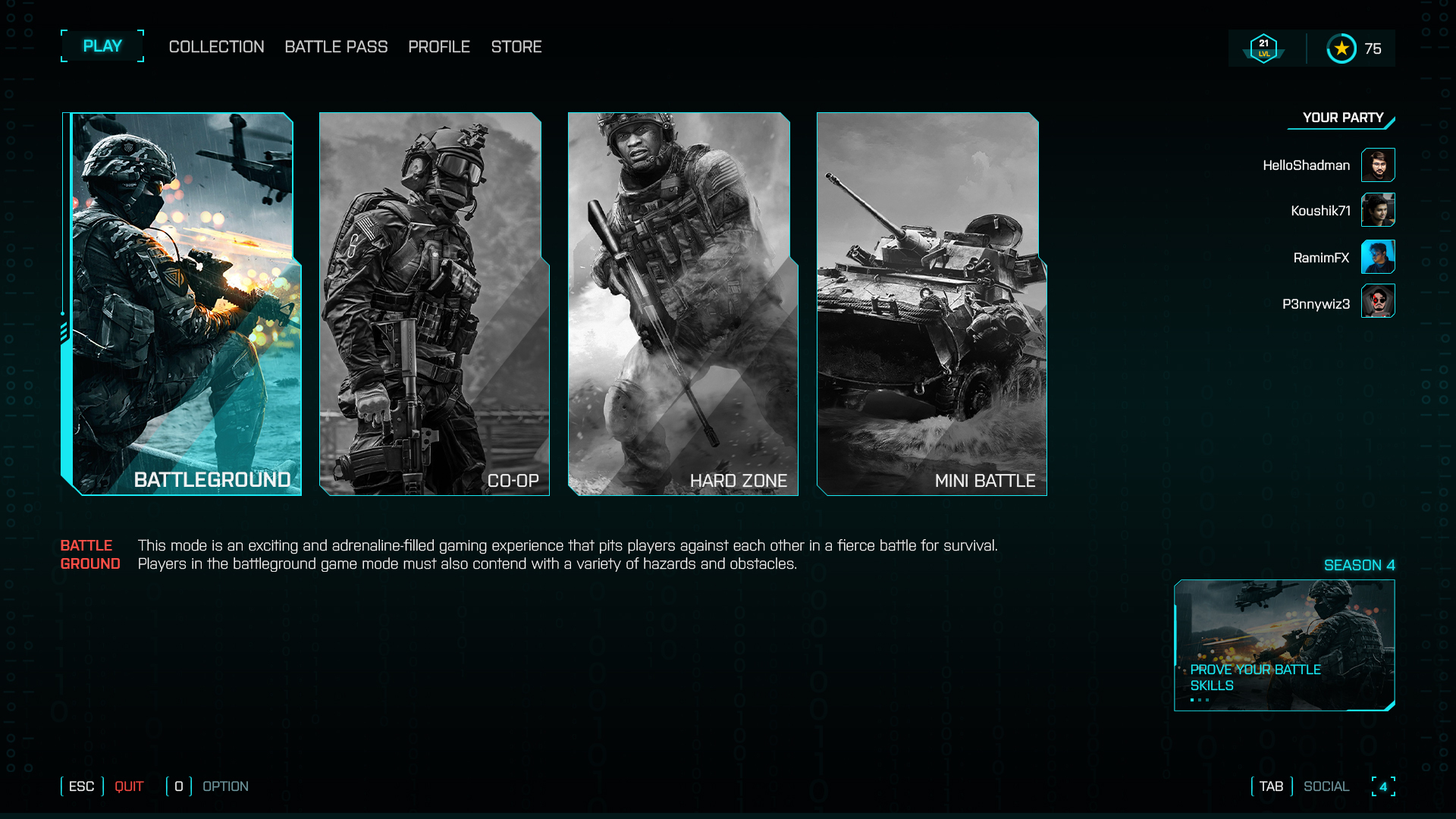The image size is (1456, 819).
Task: Click RamimFX's highlighted avatar
Action: (1378, 257)
